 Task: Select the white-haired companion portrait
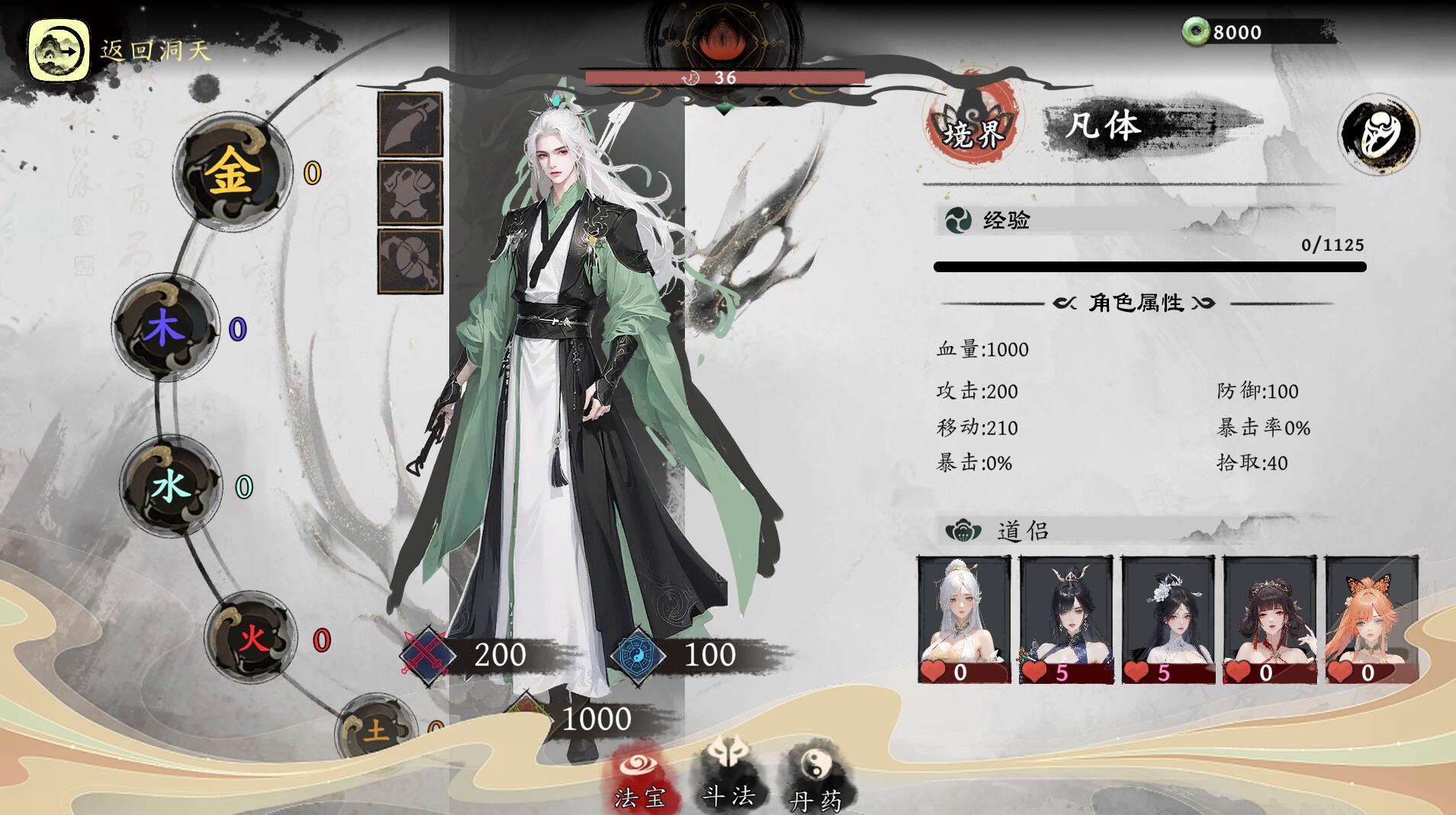point(964,619)
